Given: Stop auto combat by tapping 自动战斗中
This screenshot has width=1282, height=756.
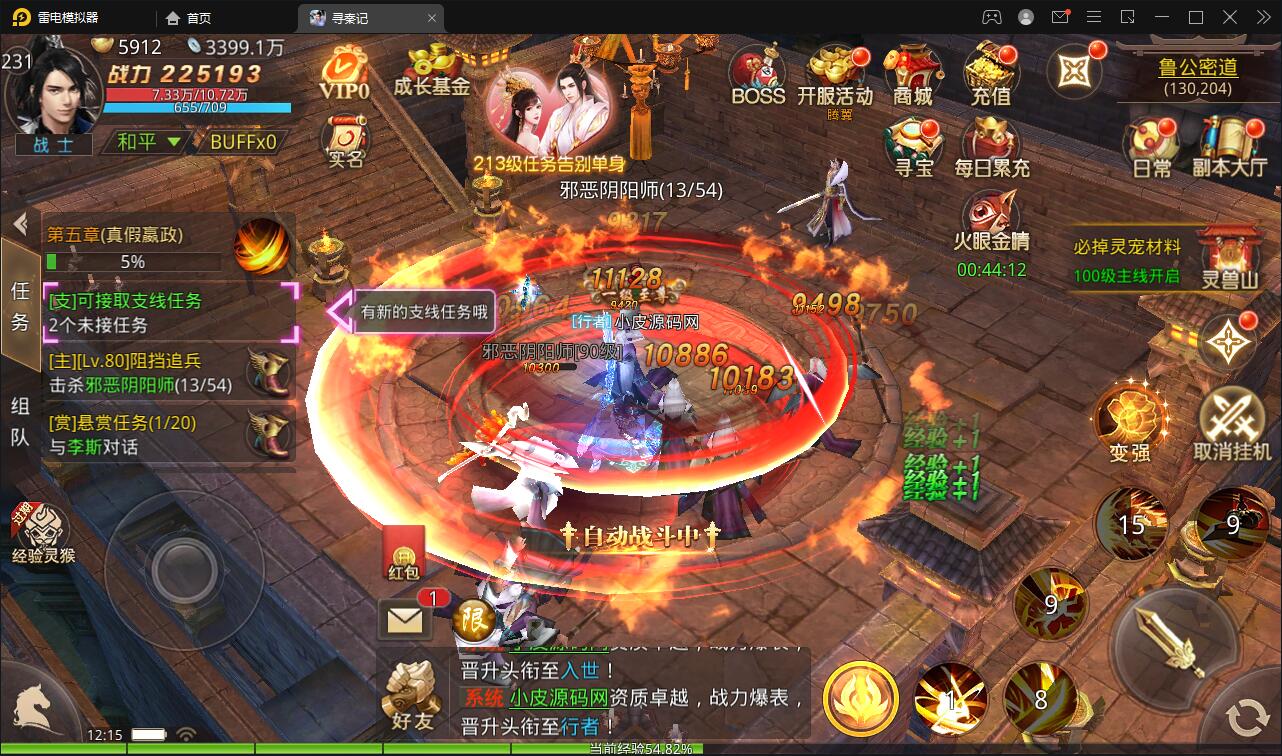Looking at the screenshot, I should 639,535.
